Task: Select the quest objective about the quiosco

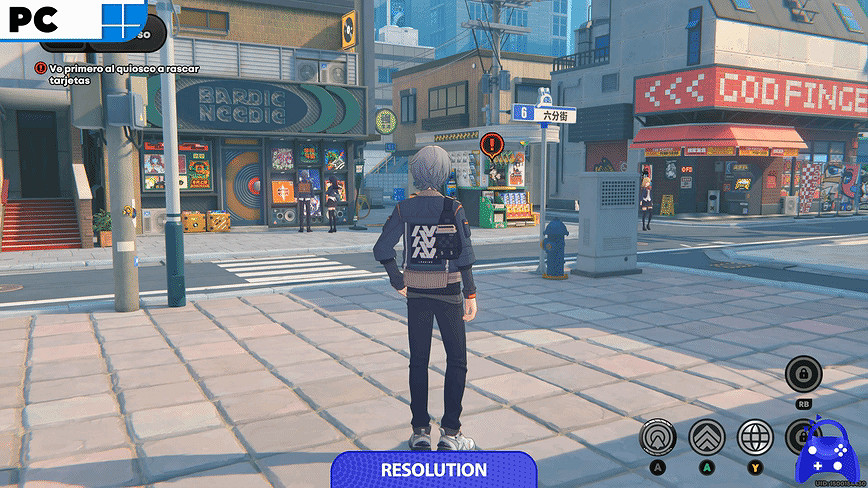Action: point(115,73)
